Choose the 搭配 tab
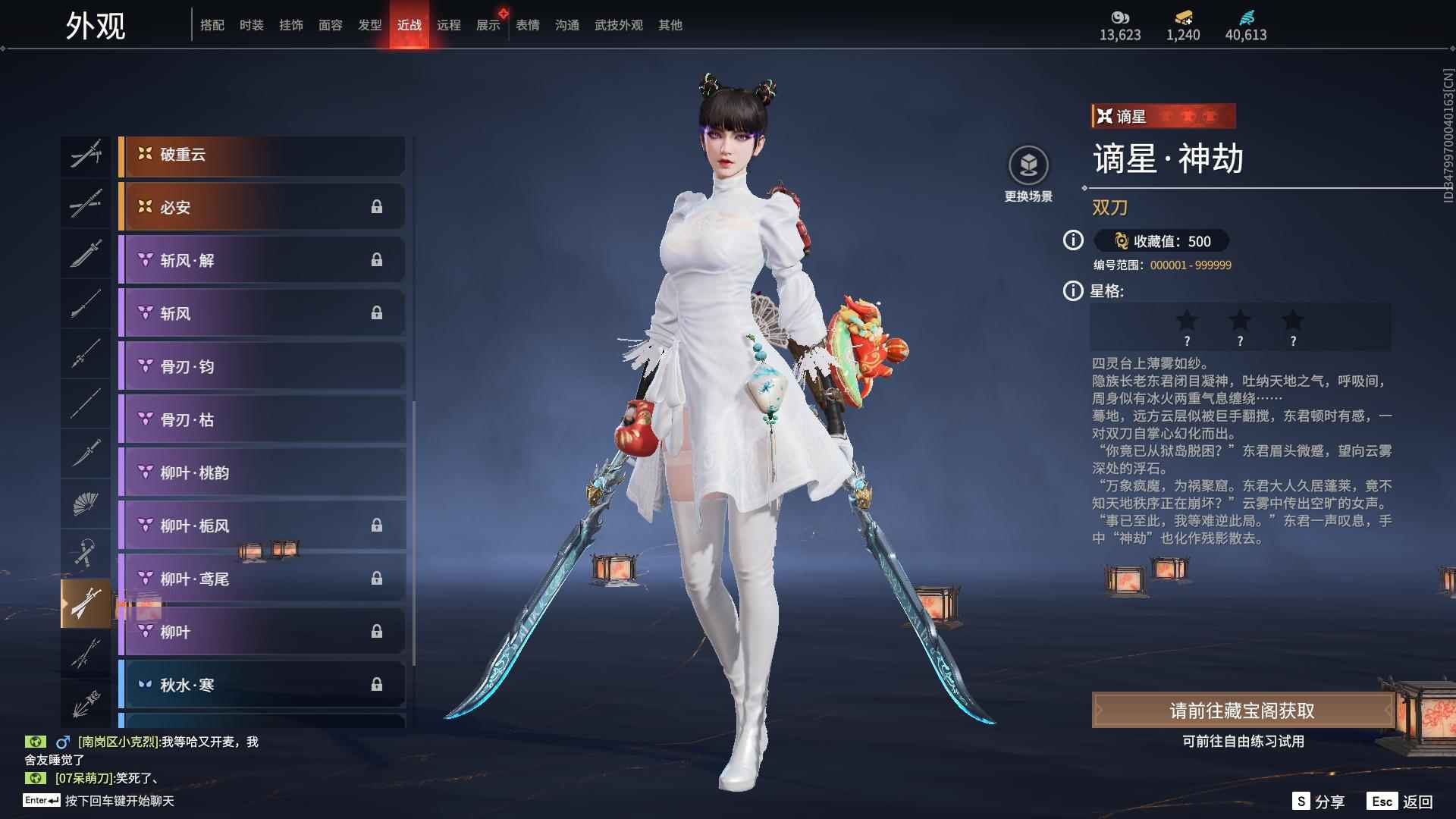 click(x=212, y=25)
